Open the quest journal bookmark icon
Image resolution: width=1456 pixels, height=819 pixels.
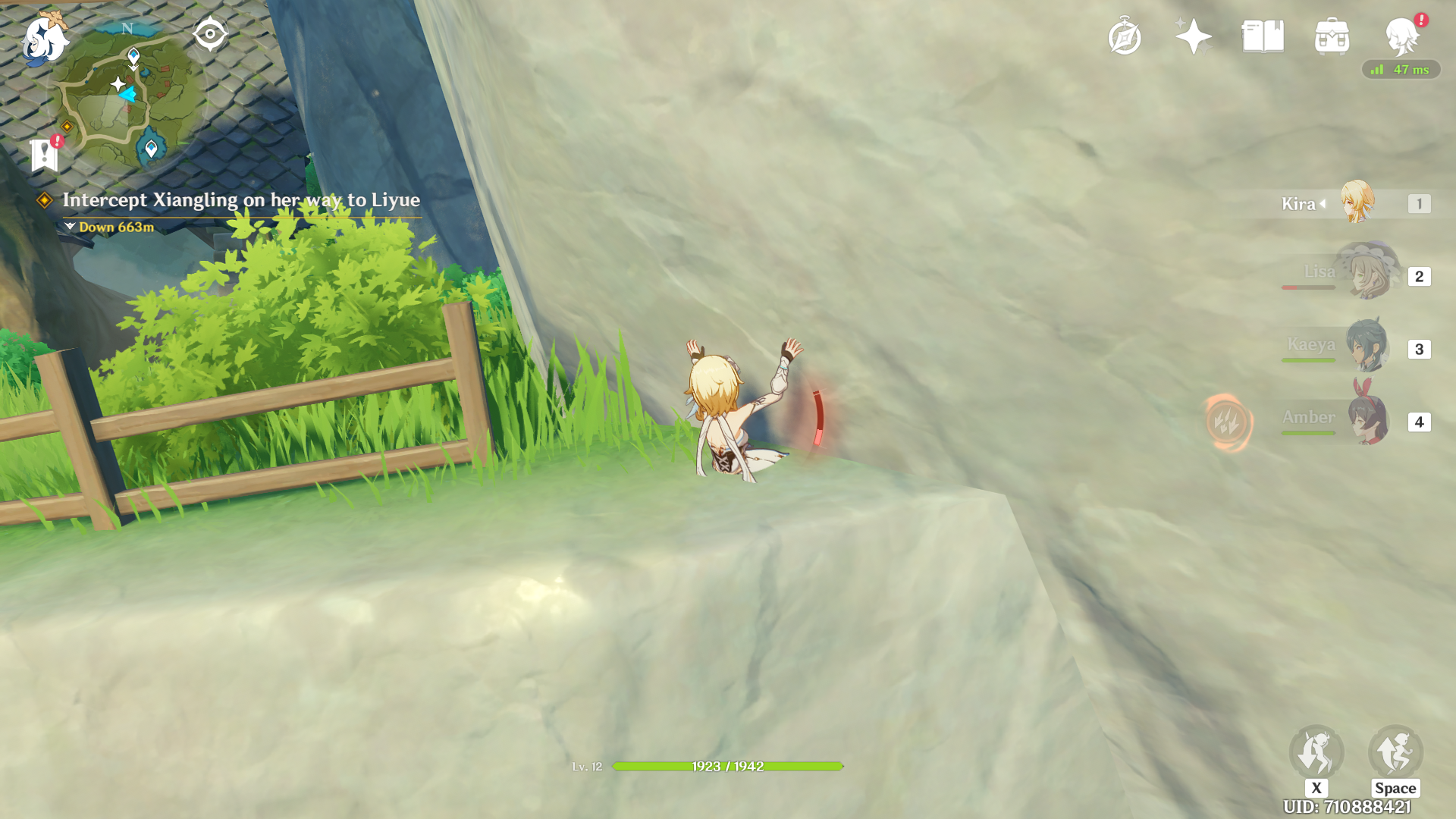(45, 155)
